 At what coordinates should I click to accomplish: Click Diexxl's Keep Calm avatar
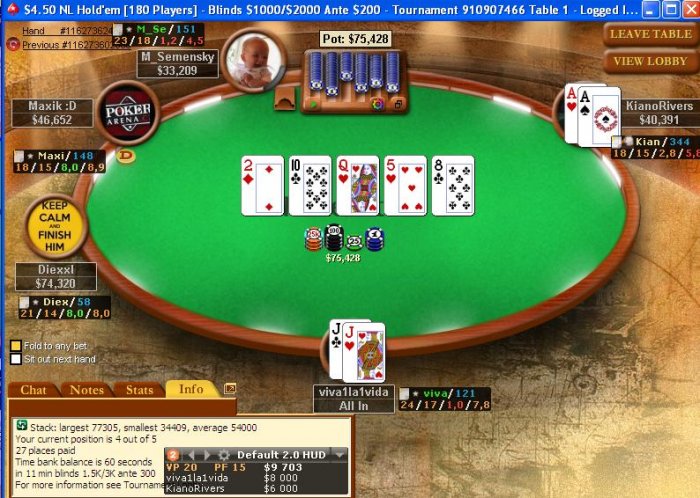click(x=54, y=226)
